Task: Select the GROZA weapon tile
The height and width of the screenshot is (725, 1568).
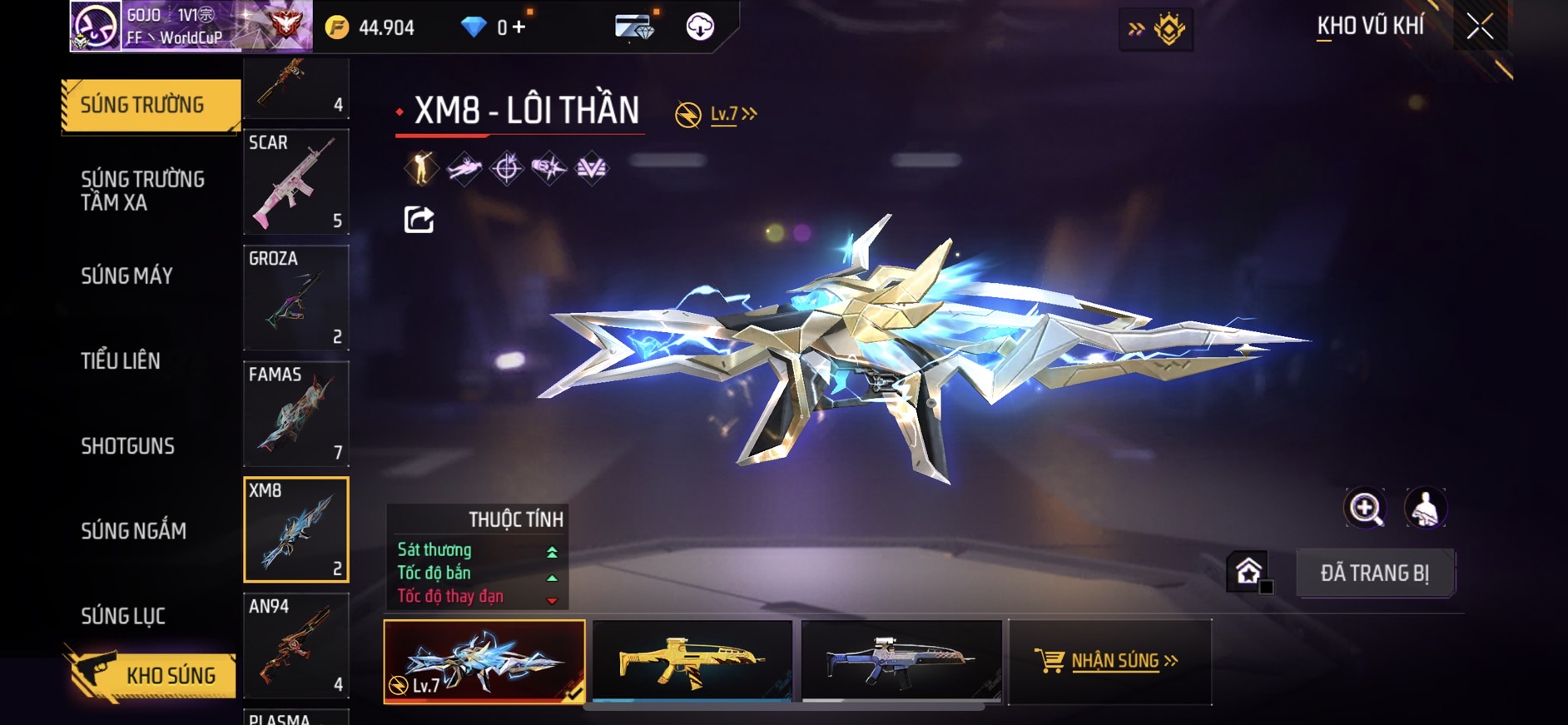Action: [295, 297]
